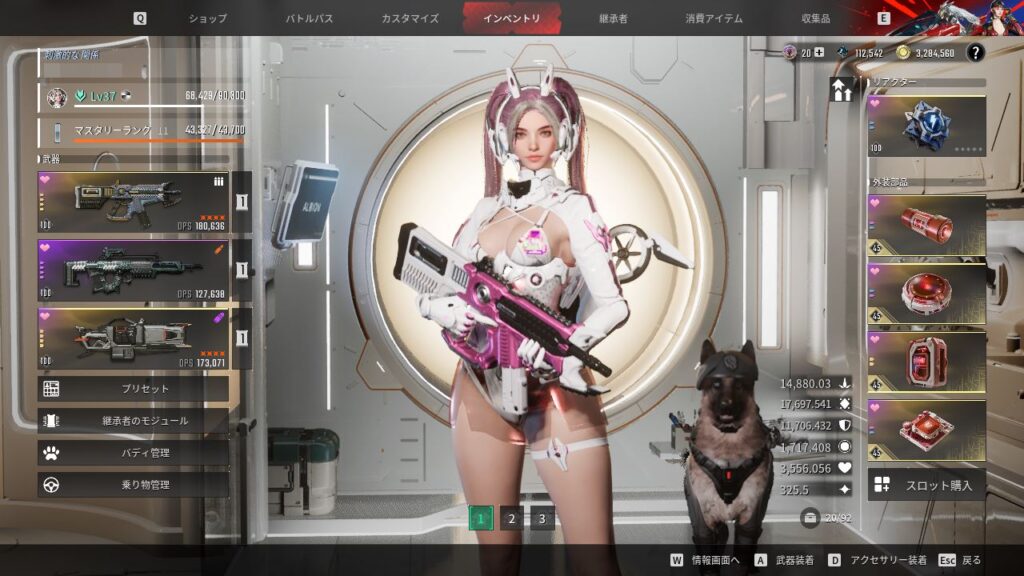Select the 継承者 tab
Screen dimensions: 1024x576
pyautogui.click(x=613, y=18)
